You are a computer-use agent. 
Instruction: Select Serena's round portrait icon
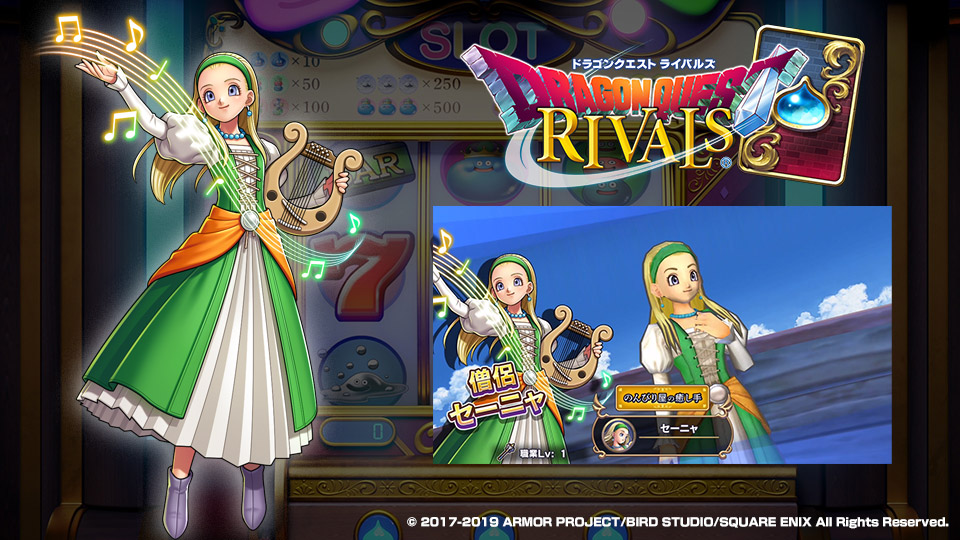(613, 431)
